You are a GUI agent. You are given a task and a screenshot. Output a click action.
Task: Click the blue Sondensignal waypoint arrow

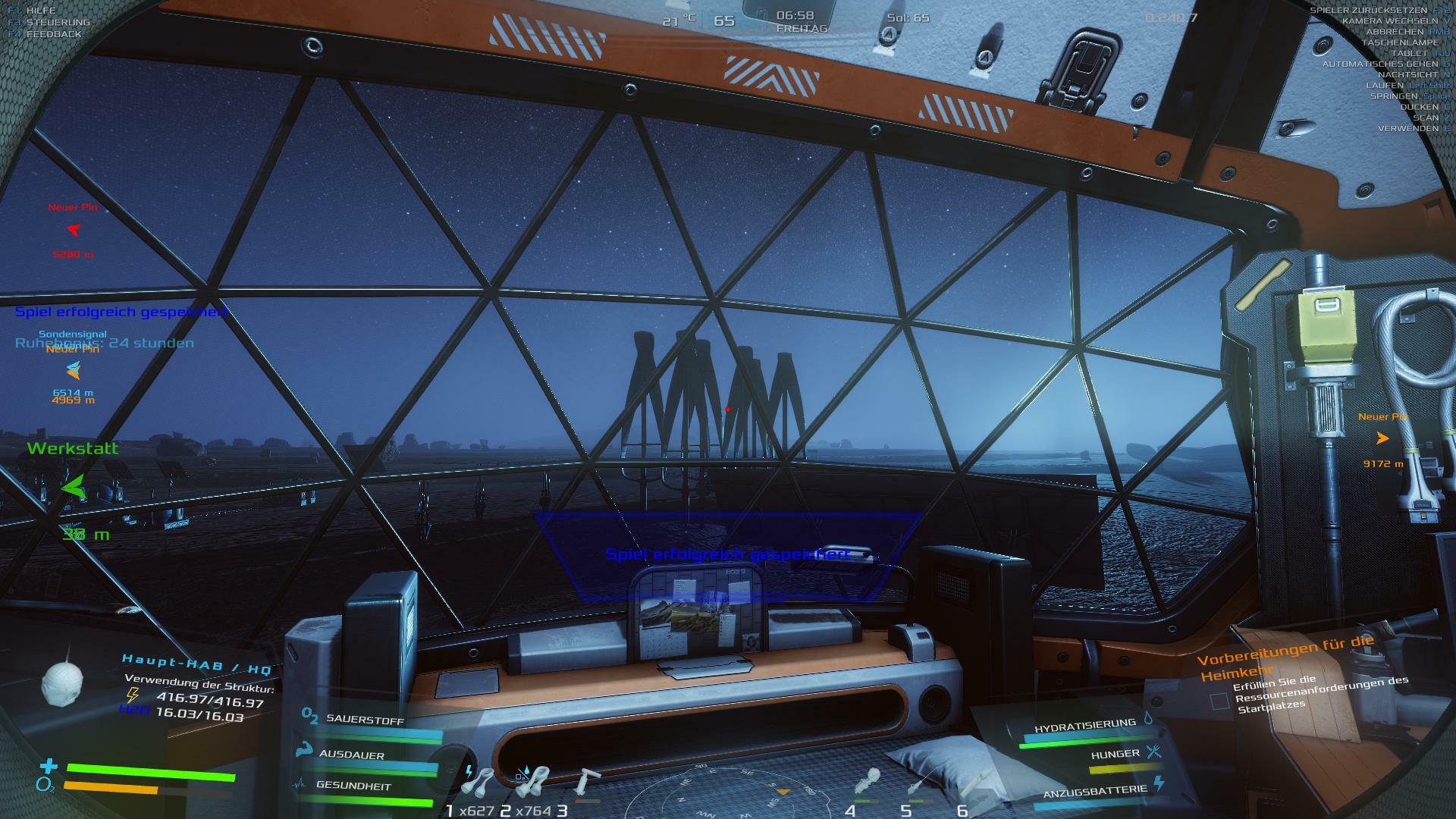[73, 371]
